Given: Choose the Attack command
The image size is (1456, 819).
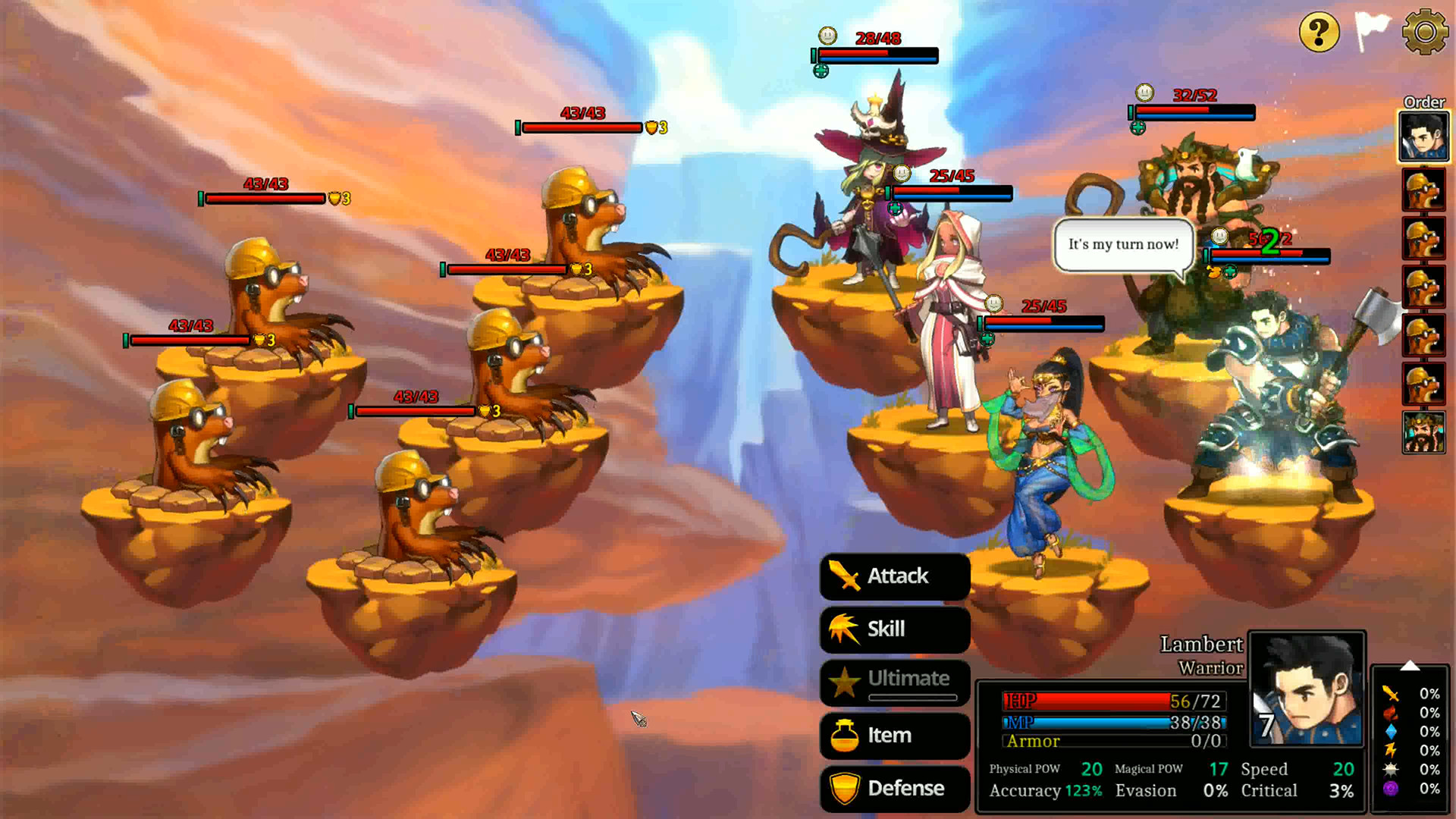Looking at the screenshot, I should tap(895, 576).
